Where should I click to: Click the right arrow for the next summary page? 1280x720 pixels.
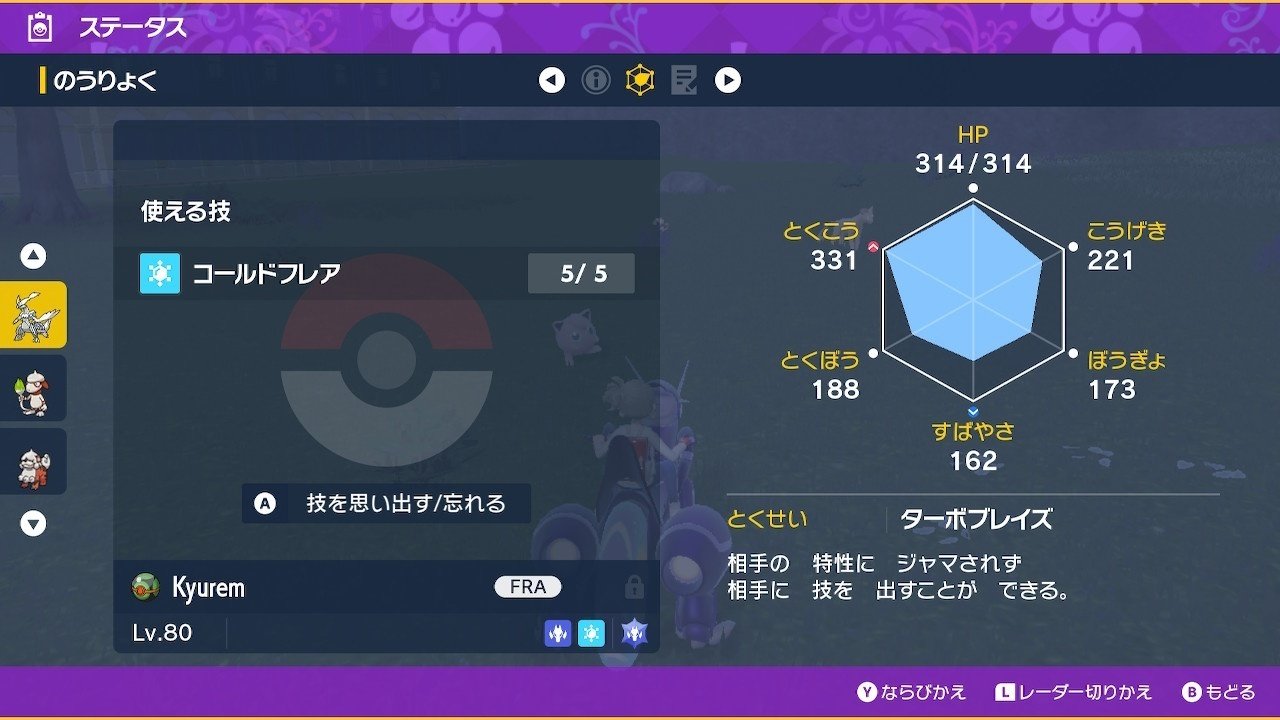(726, 81)
